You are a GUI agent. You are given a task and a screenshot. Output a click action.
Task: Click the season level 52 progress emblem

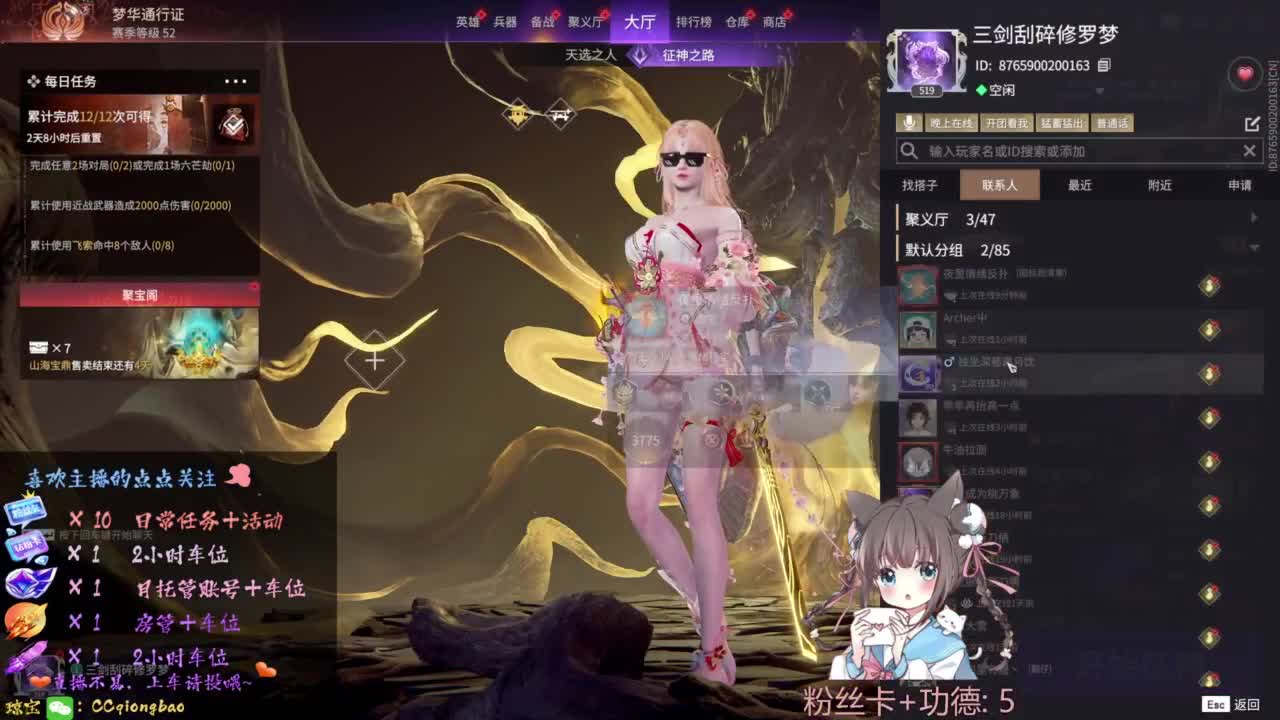tap(62, 20)
